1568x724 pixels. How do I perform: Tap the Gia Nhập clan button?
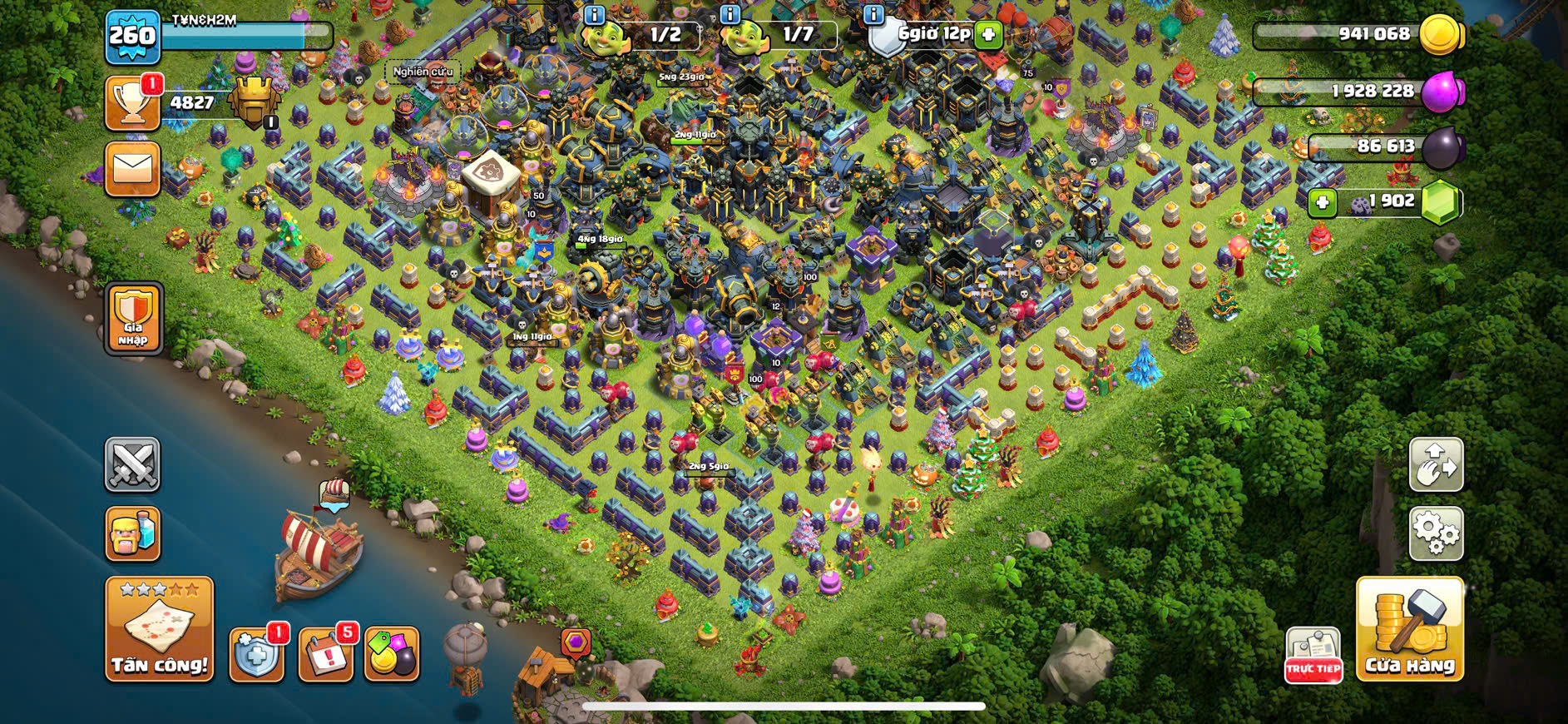click(133, 318)
